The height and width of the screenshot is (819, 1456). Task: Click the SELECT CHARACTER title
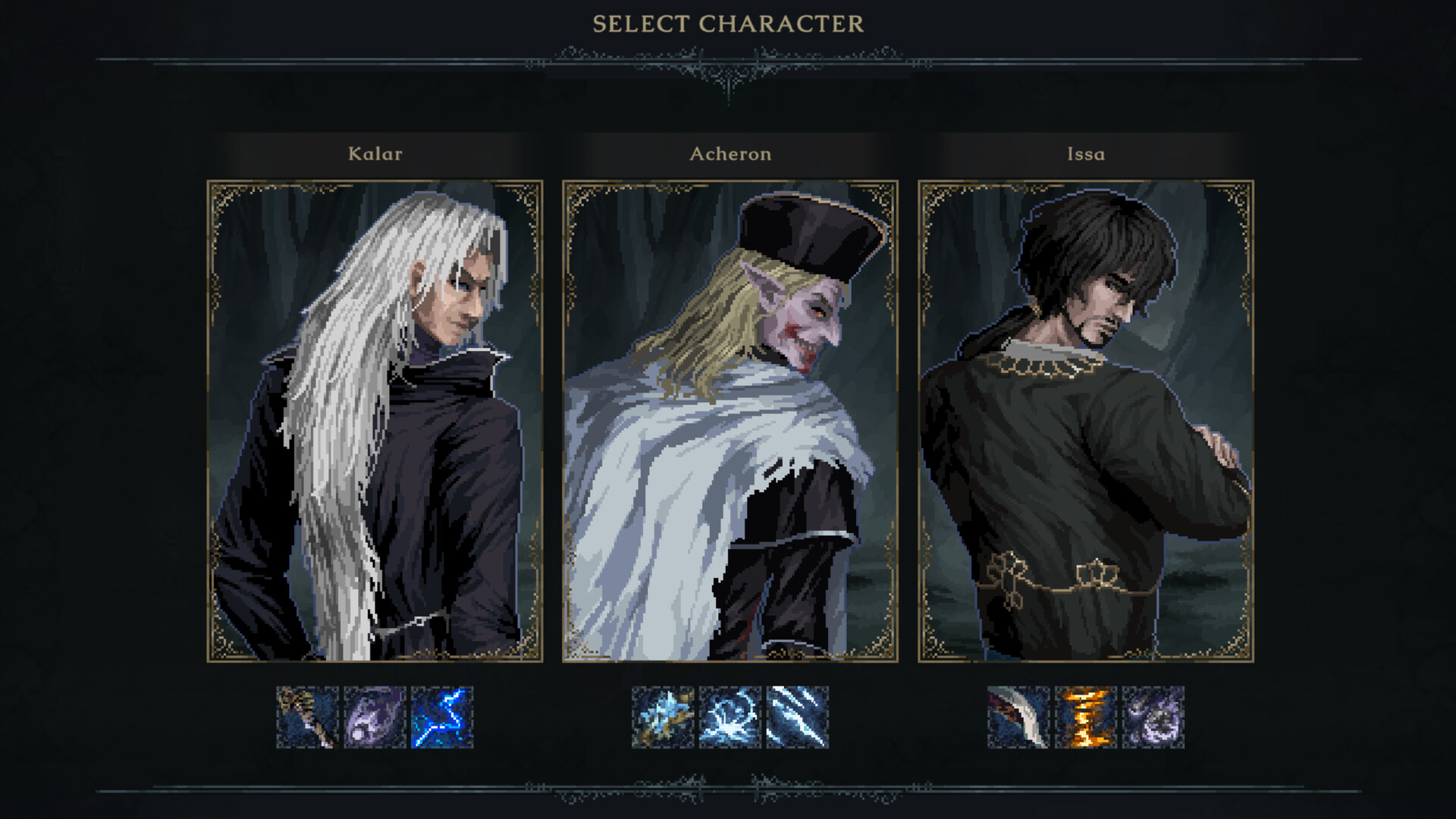pos(727,23)
